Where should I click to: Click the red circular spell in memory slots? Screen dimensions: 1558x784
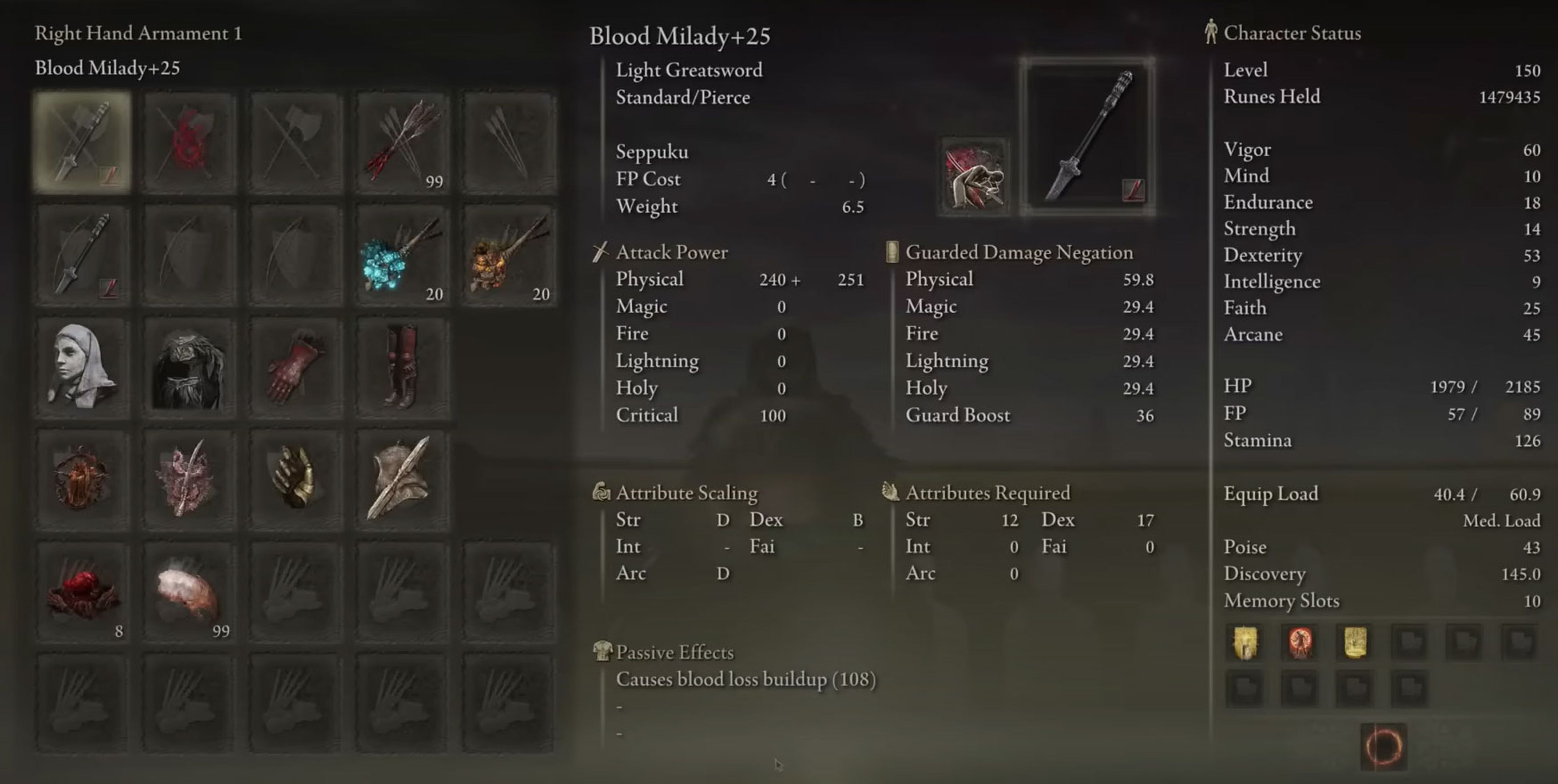tap(1298, 642)
